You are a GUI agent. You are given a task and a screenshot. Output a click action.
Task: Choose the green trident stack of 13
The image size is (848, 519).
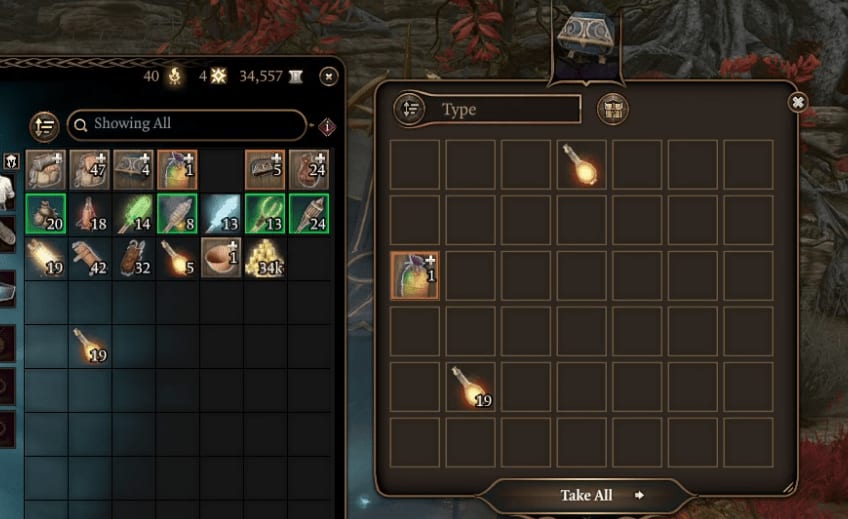coord(265,213)
